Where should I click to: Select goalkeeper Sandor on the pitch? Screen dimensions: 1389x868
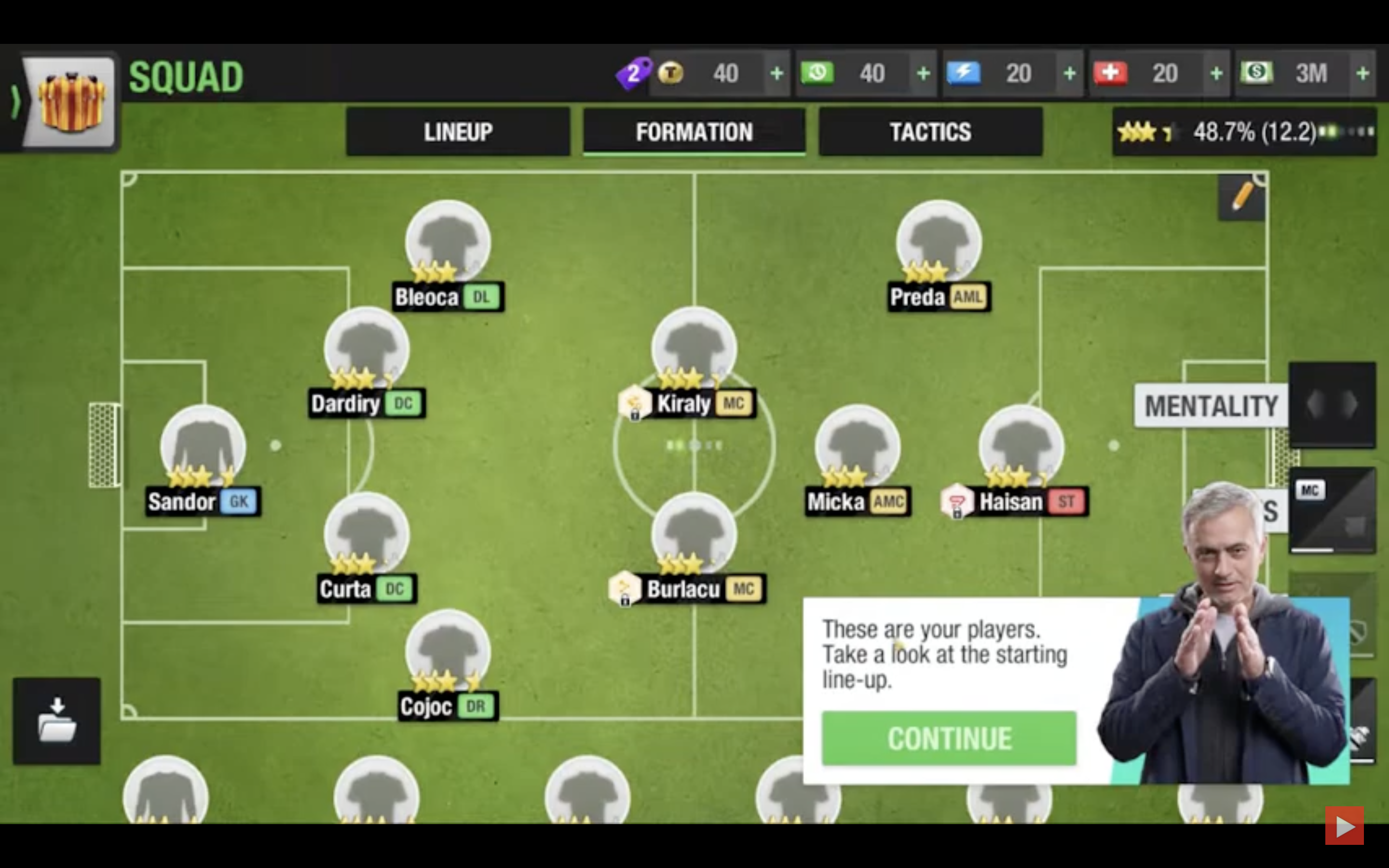click(202, 453)
